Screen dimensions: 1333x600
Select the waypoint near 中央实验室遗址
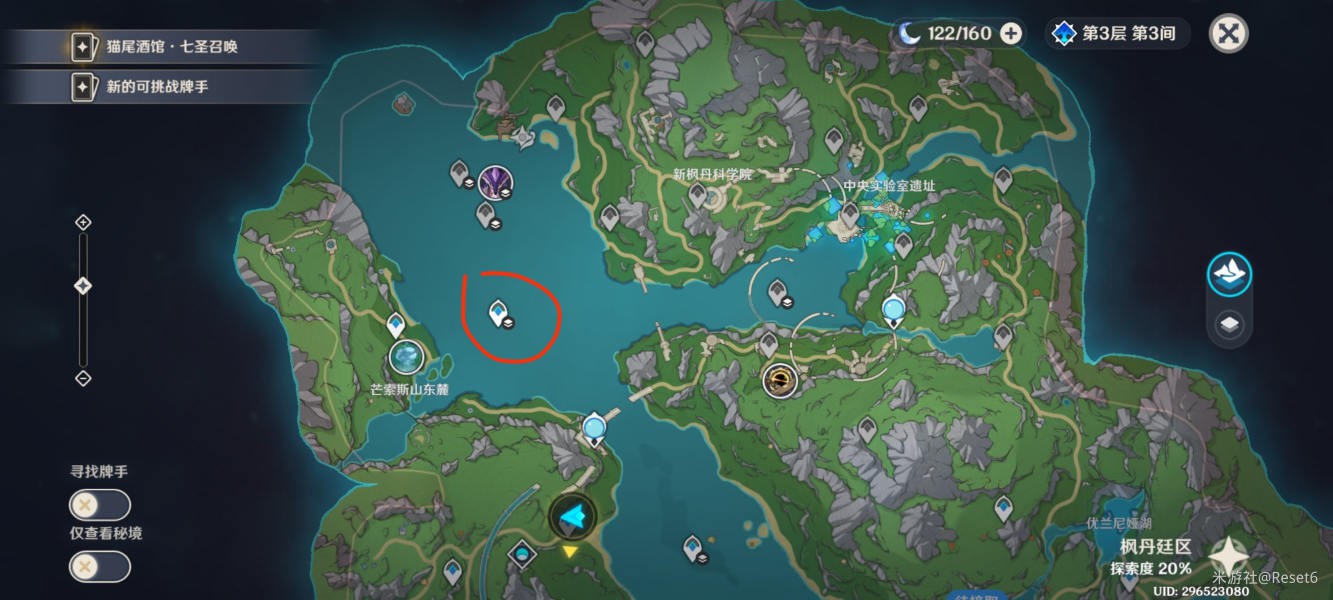(x=849, y=214)
